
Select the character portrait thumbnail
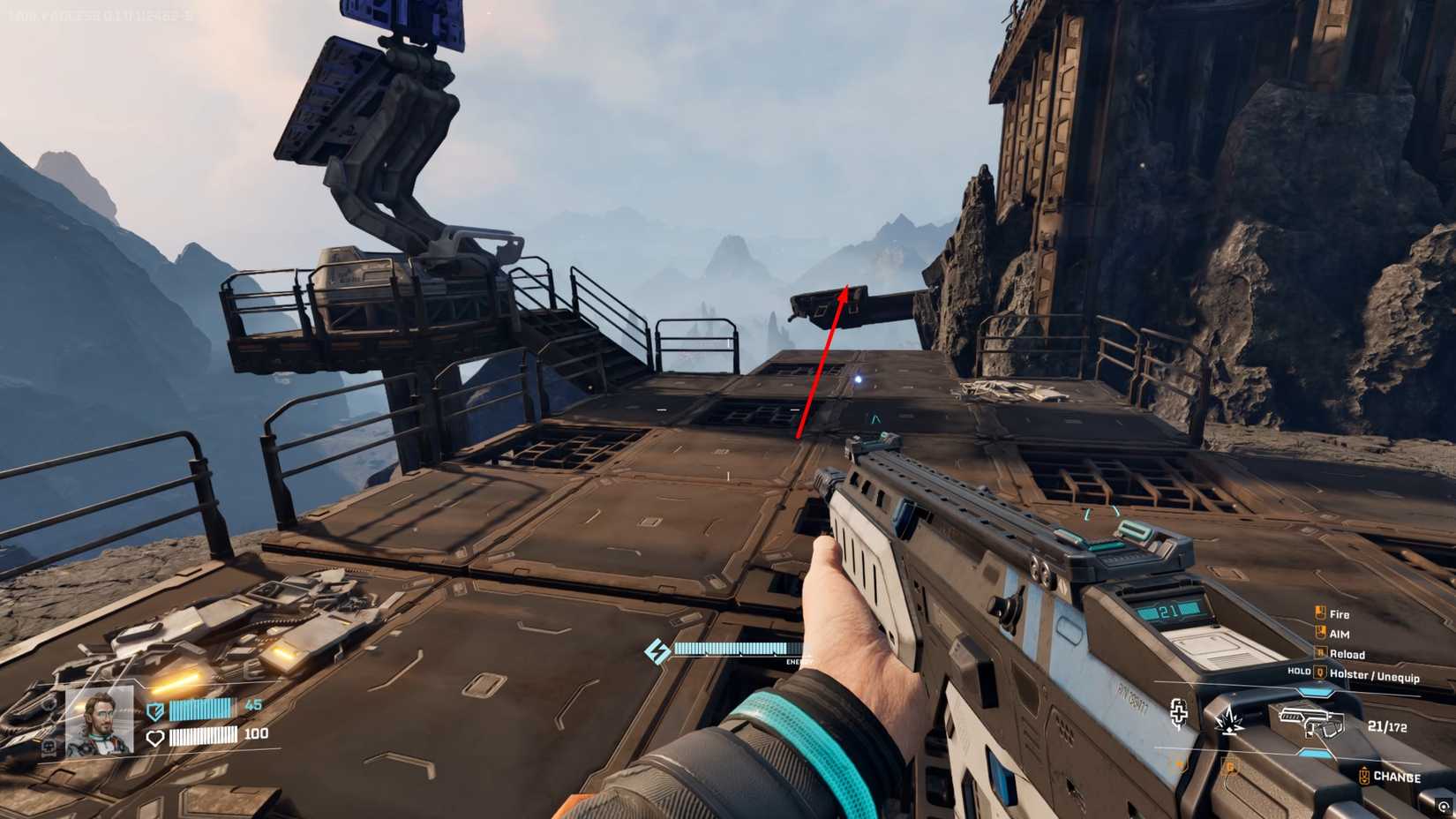tap(101, 720)
